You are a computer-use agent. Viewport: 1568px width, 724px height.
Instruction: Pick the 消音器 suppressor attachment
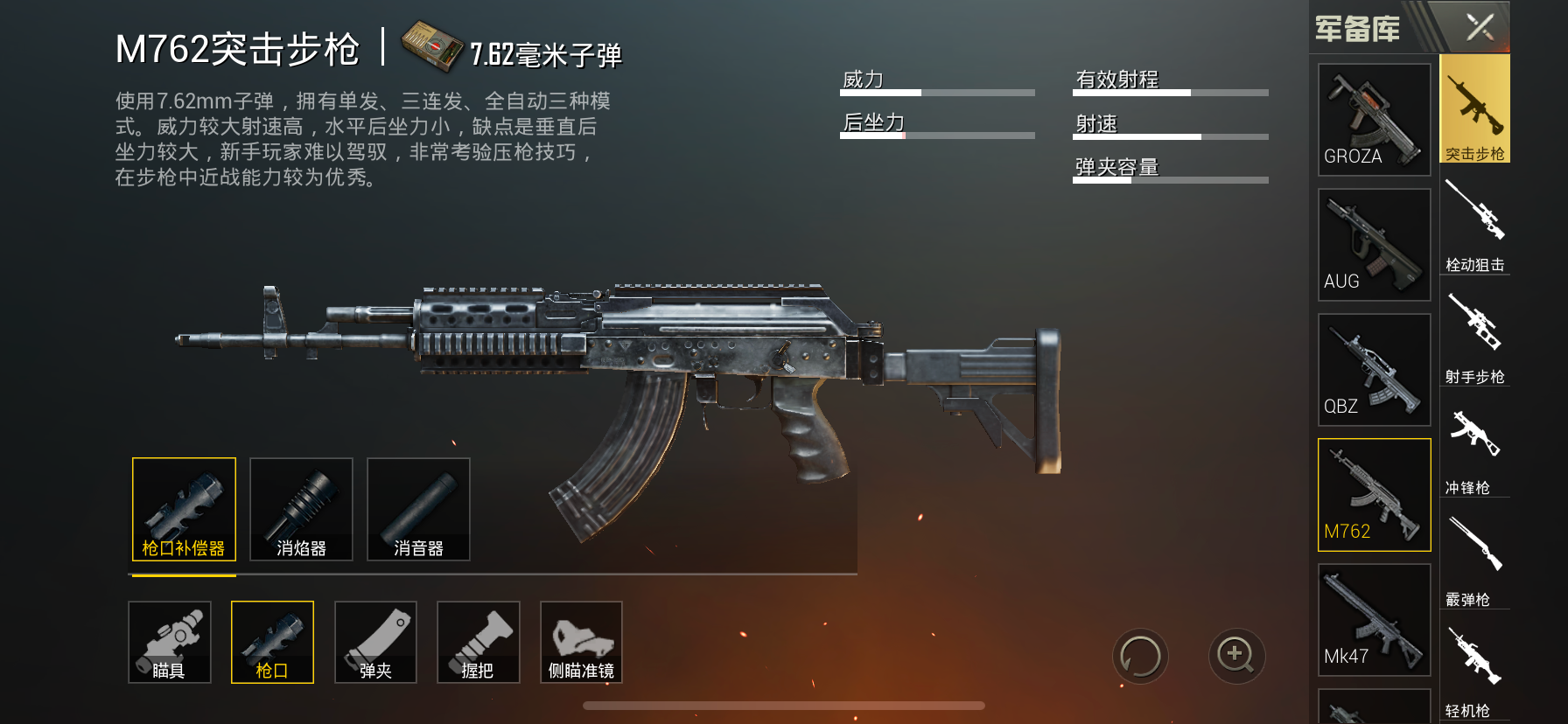pos(418,509)
